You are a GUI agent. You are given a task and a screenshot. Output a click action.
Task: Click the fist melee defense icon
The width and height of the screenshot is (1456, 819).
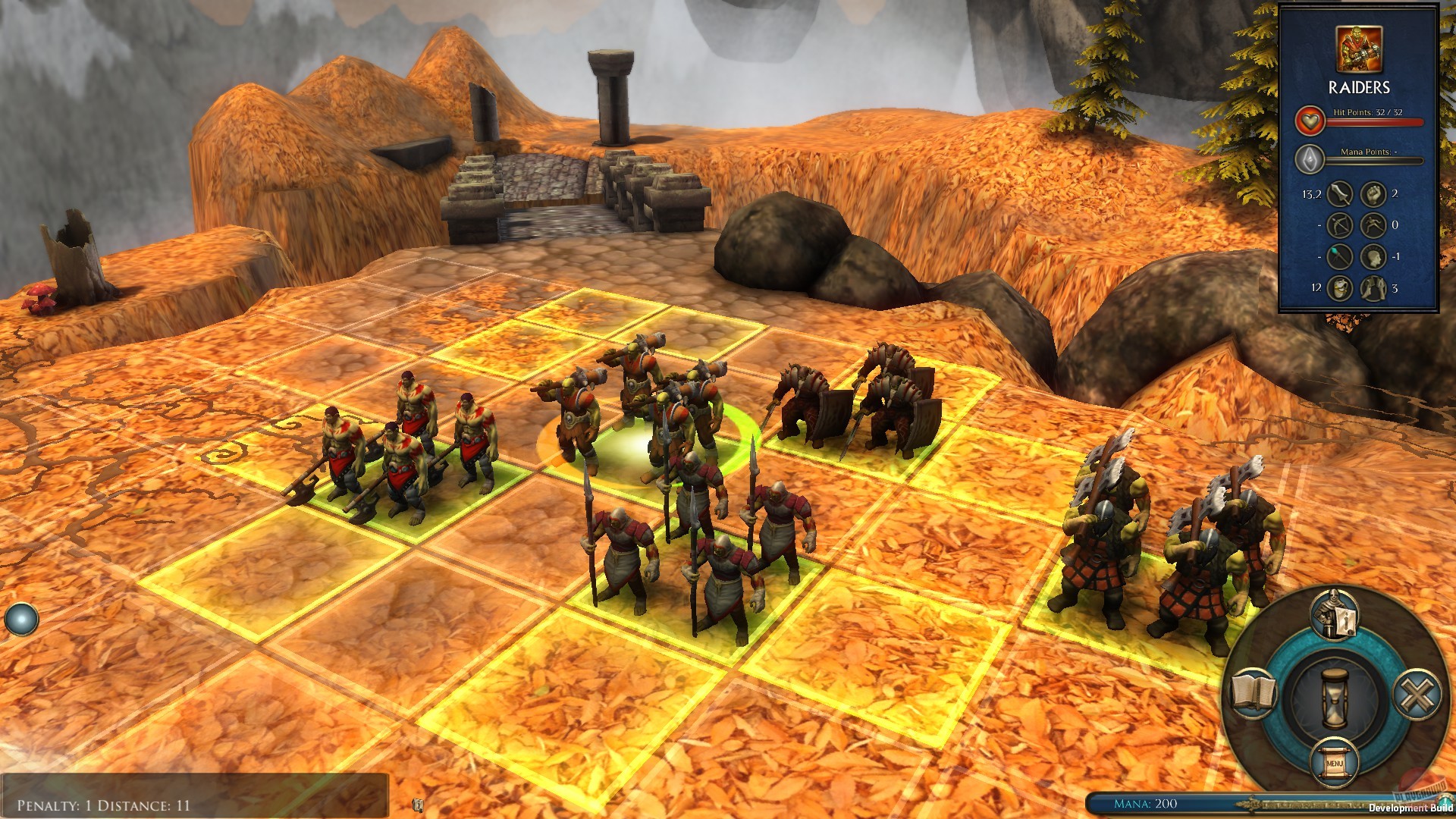pos(1373,196)
